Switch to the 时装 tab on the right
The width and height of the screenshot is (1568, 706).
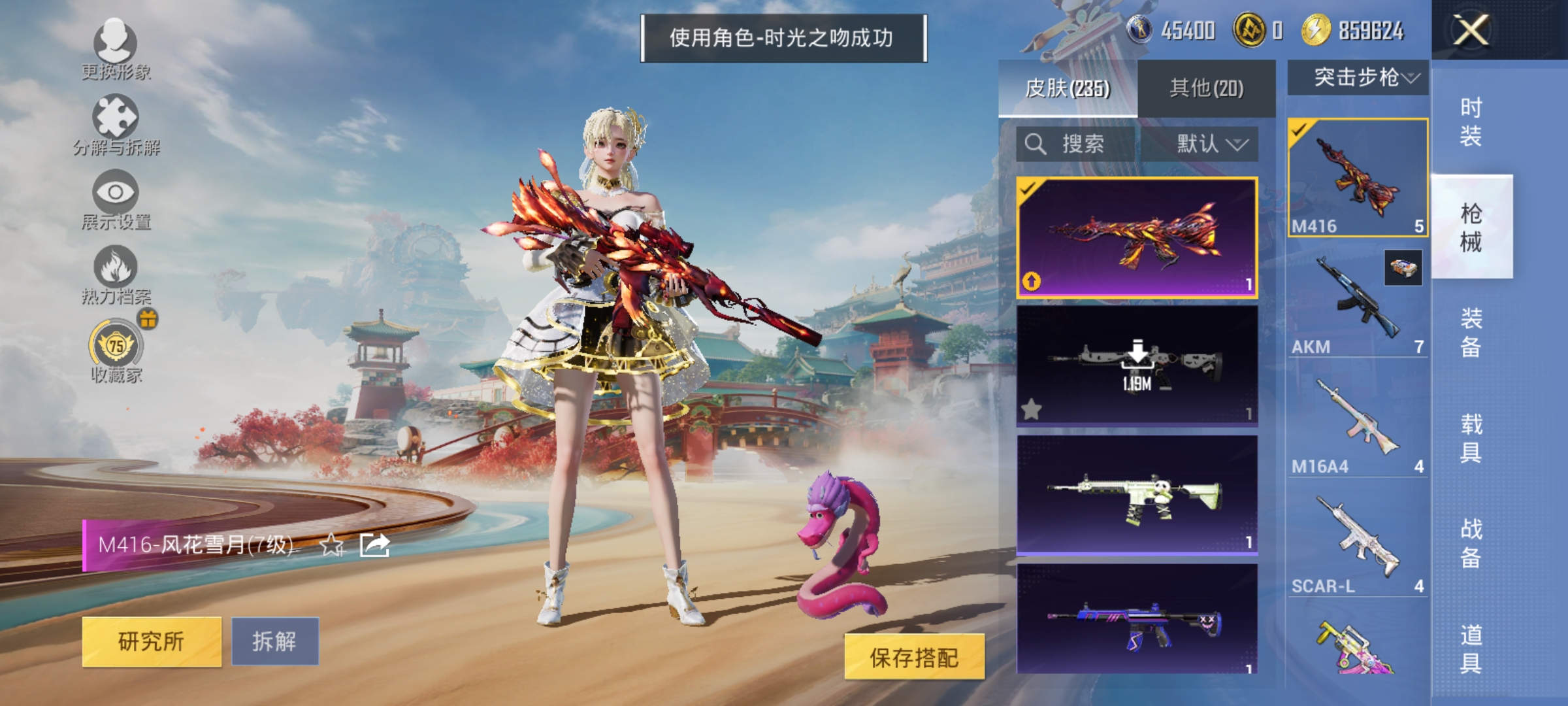(1473, 122)
